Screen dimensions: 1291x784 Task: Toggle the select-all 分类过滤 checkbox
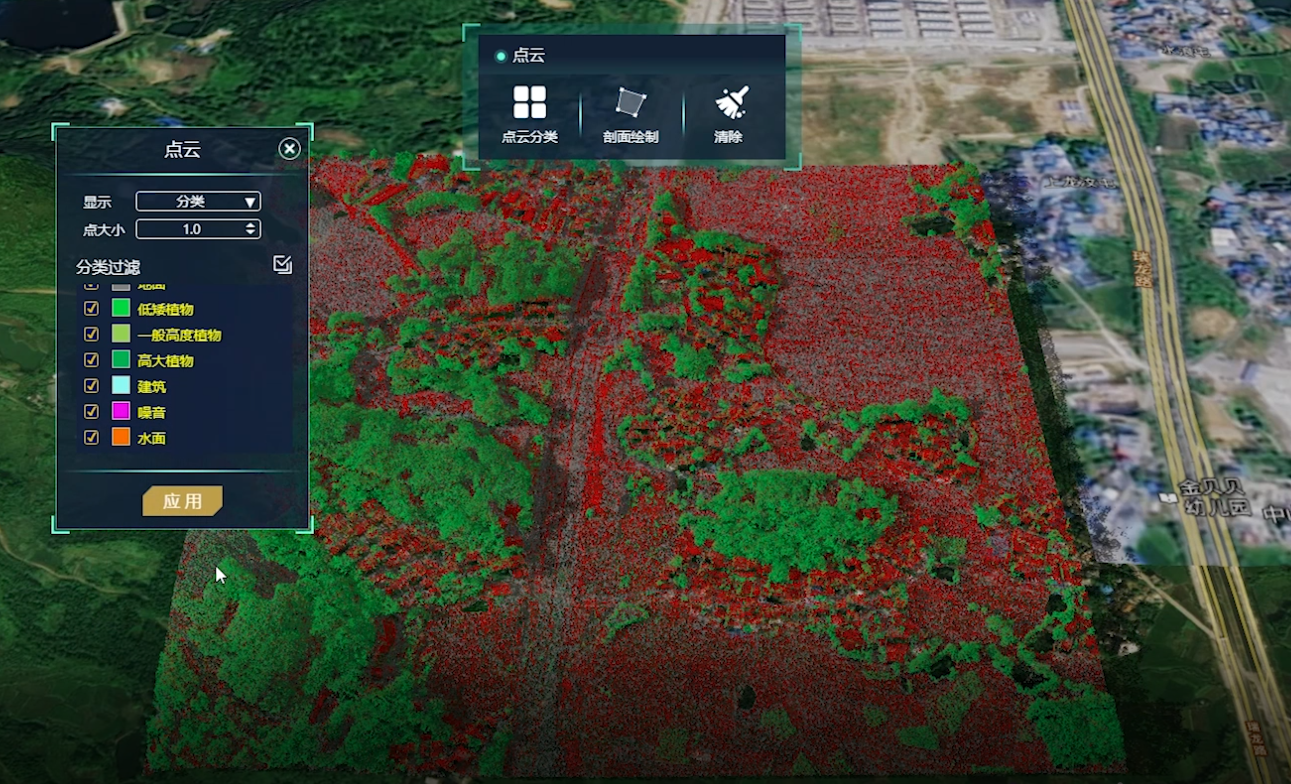point(282,264)
